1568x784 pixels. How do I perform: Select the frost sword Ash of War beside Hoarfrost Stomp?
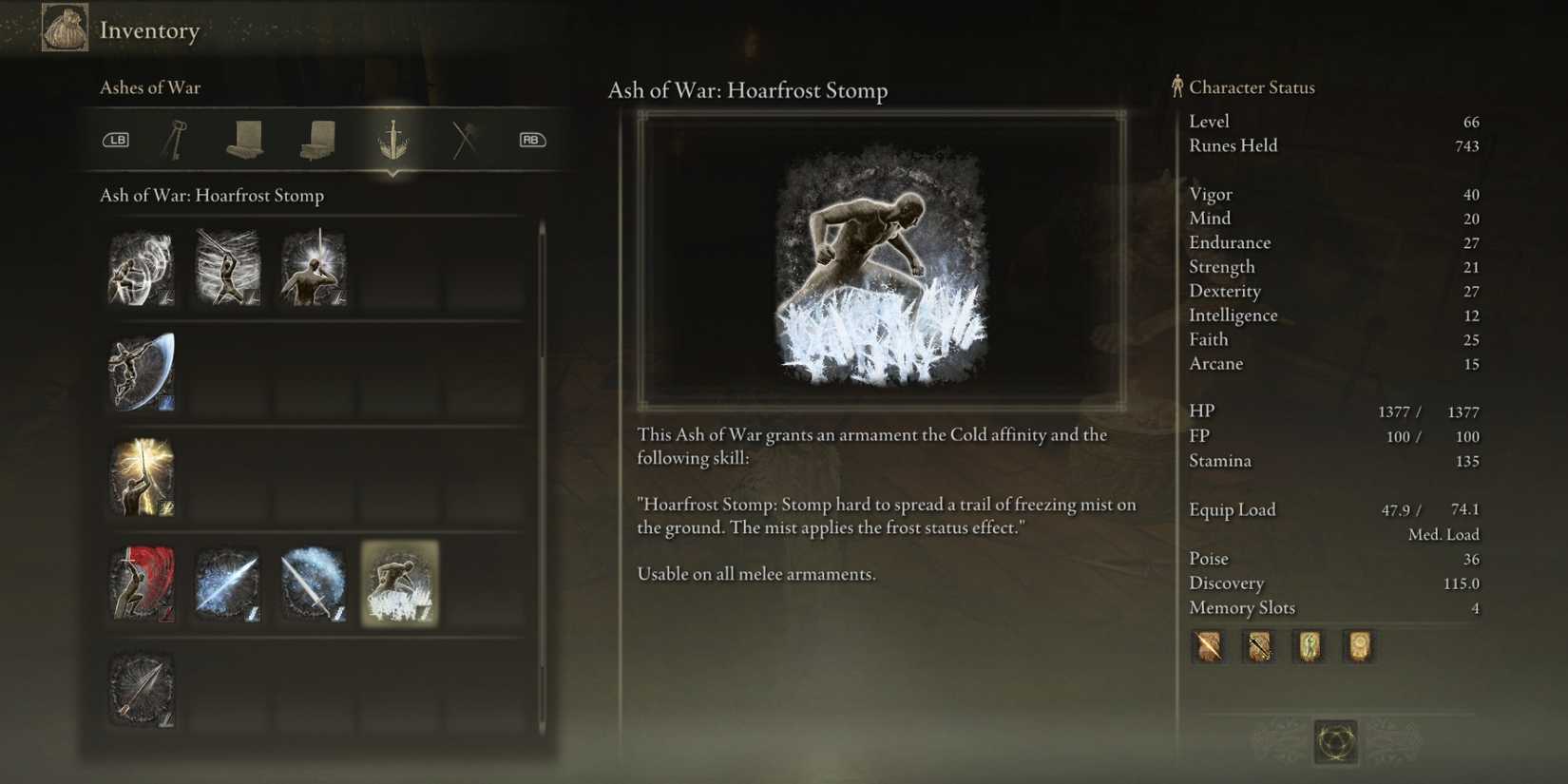(316, 584)
